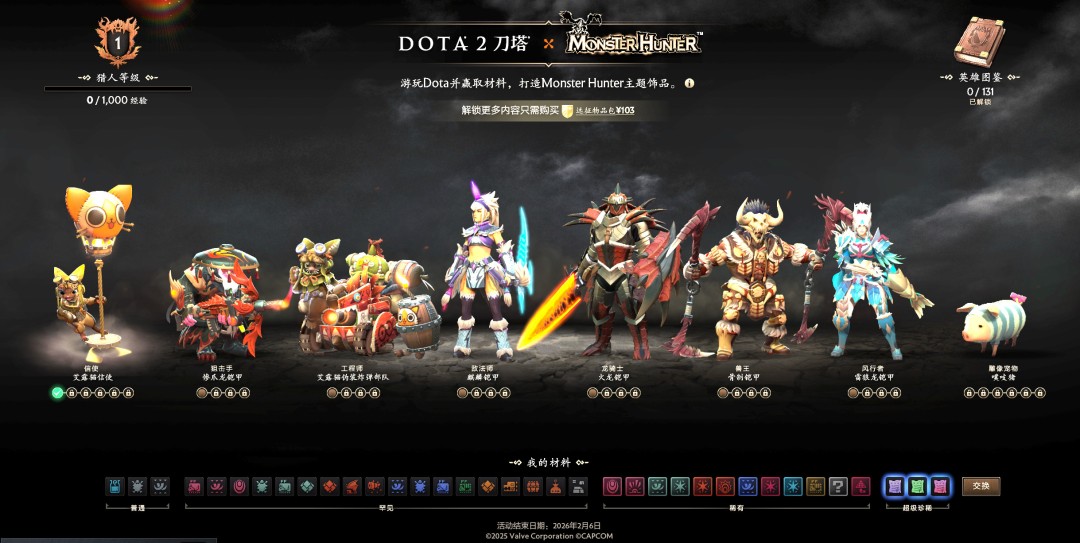Select the green unlocked courier style dot
Viewport: 1080px width, 543px height.
click(58, 393)
